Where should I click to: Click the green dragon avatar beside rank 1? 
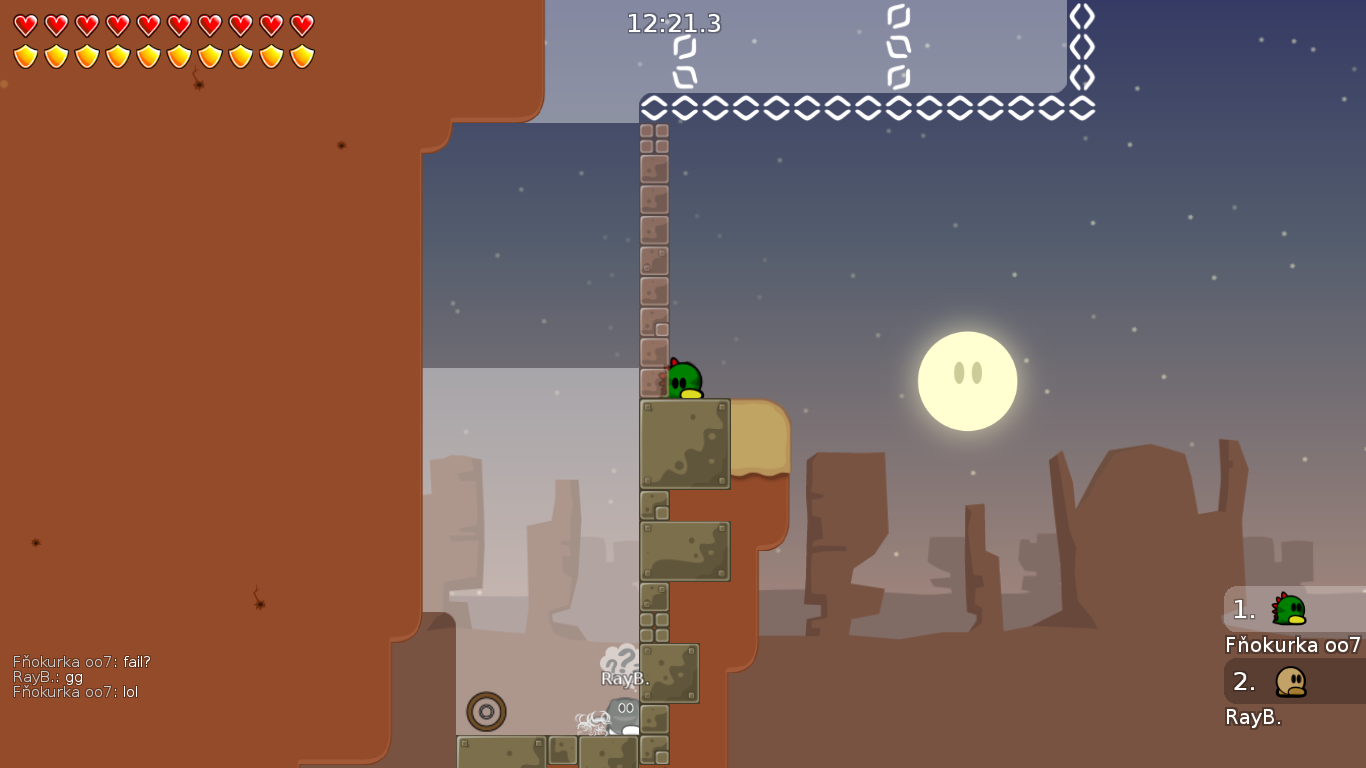click(1290, 608)
